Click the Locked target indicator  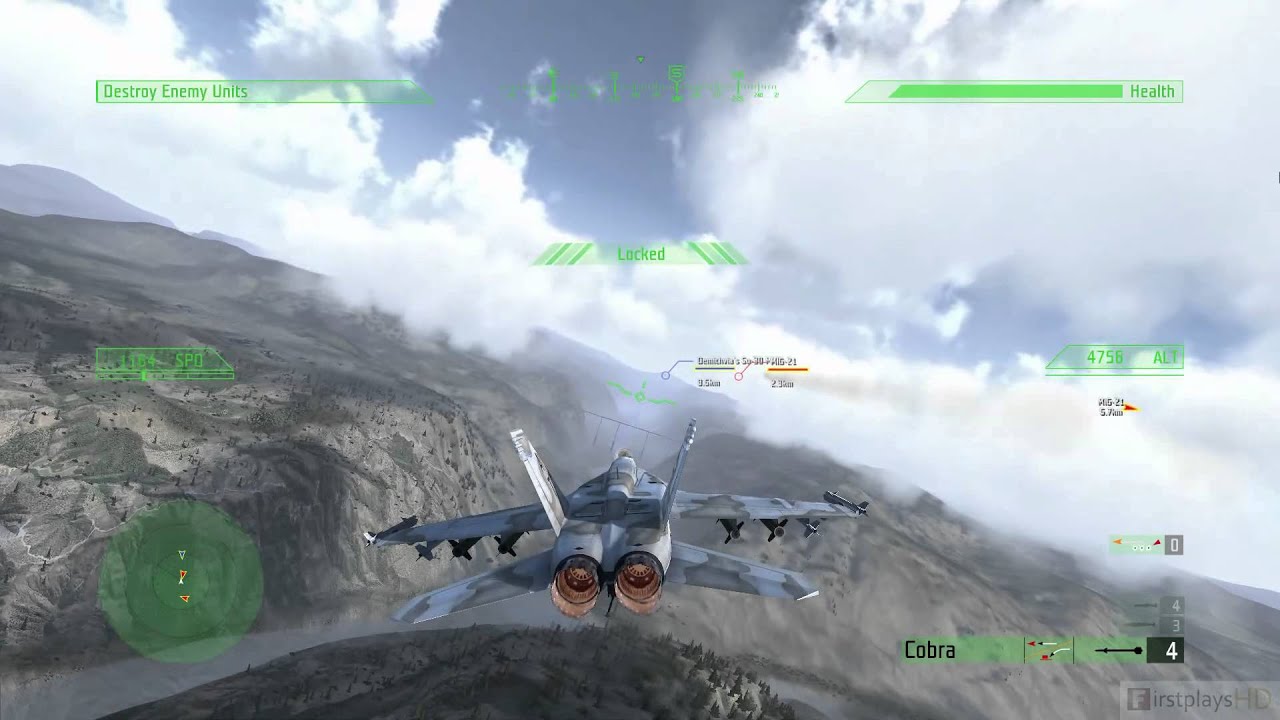click(640, 254)
